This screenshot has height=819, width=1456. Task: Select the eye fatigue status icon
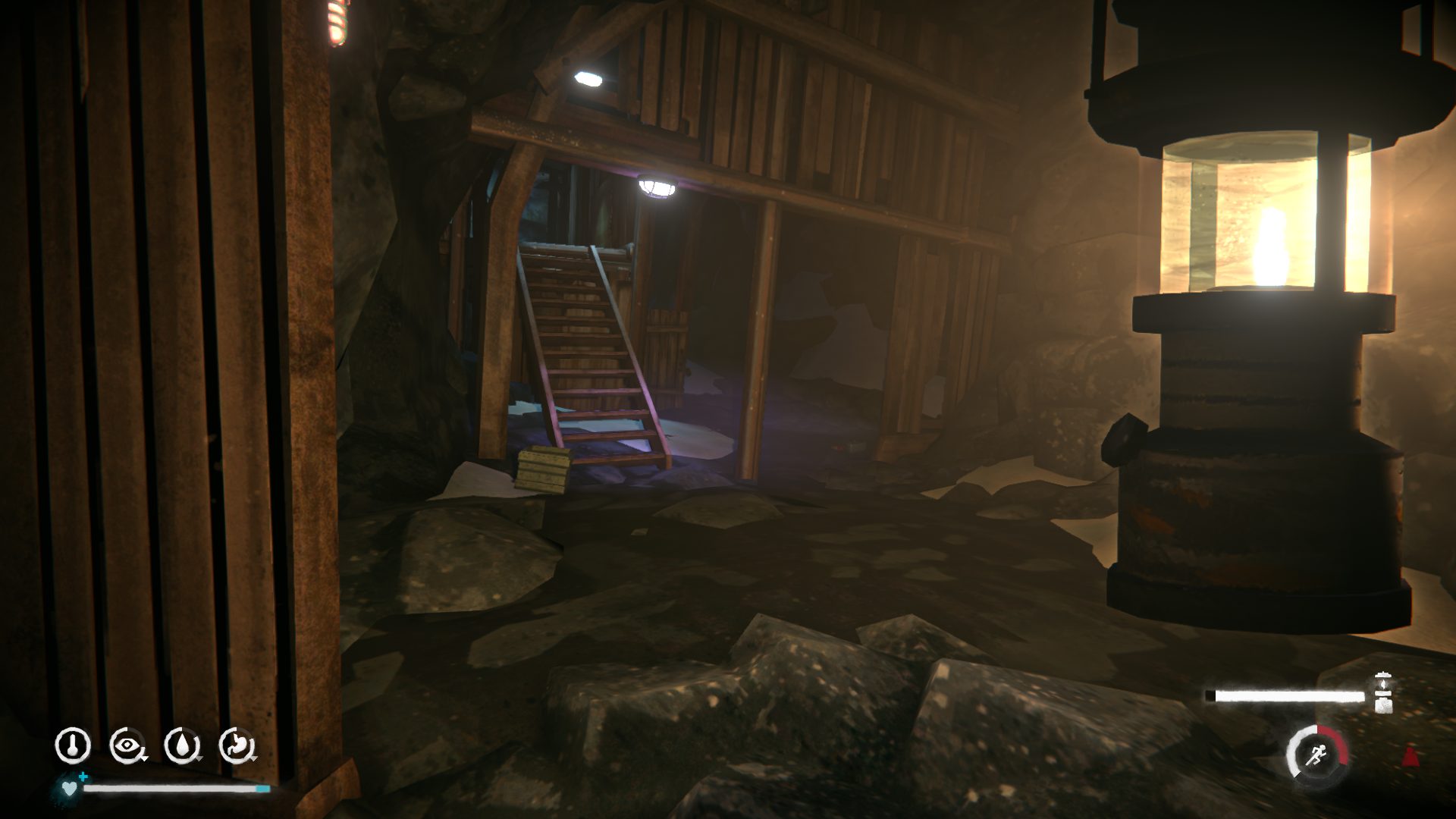tap(127, 745)
